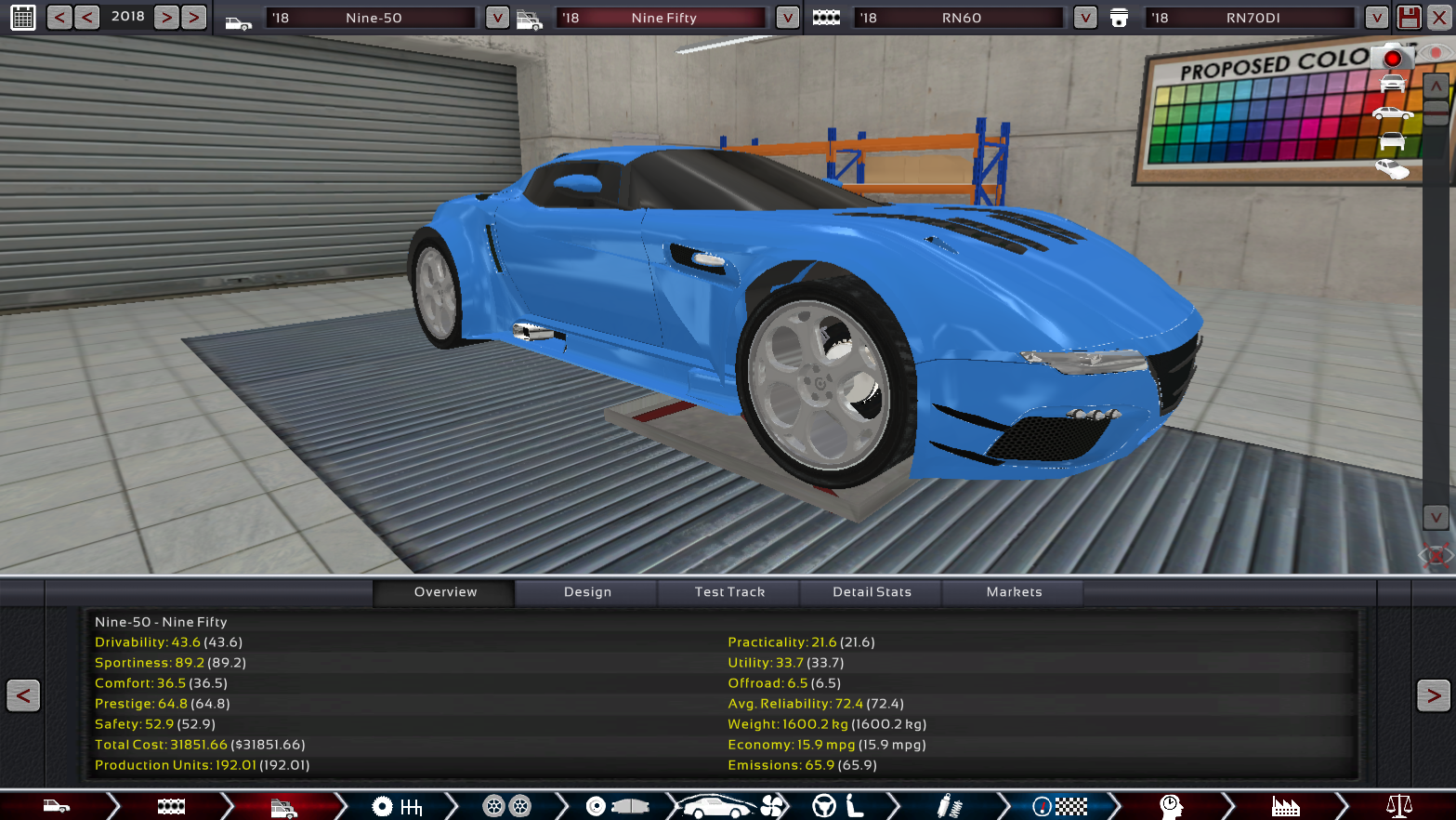This screenshot has height=820, width=1456.
Task: Open the calendar button
Action: (x=22, y=17)
